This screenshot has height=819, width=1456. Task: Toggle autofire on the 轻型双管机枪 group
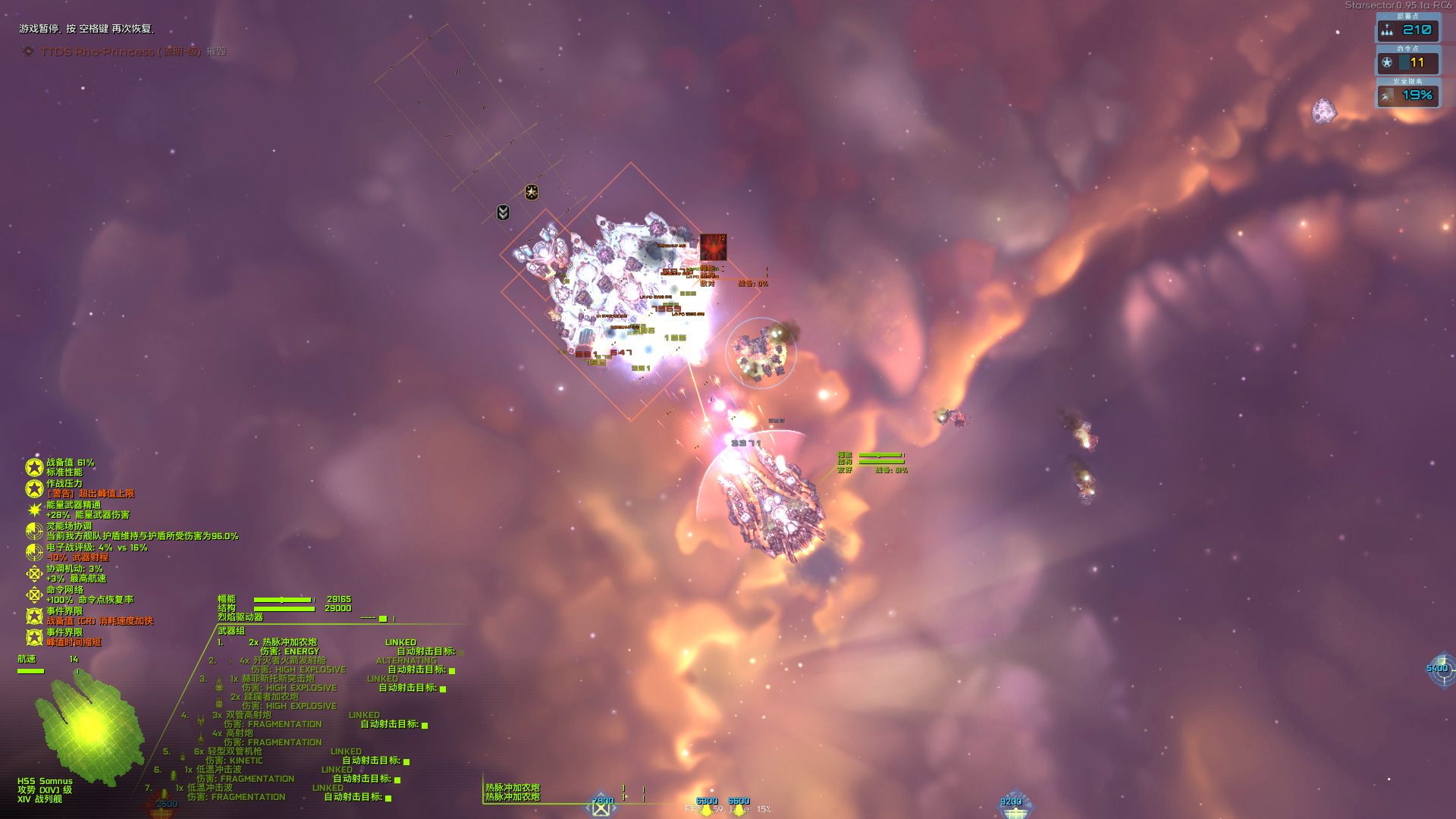[x=406, y=761]
